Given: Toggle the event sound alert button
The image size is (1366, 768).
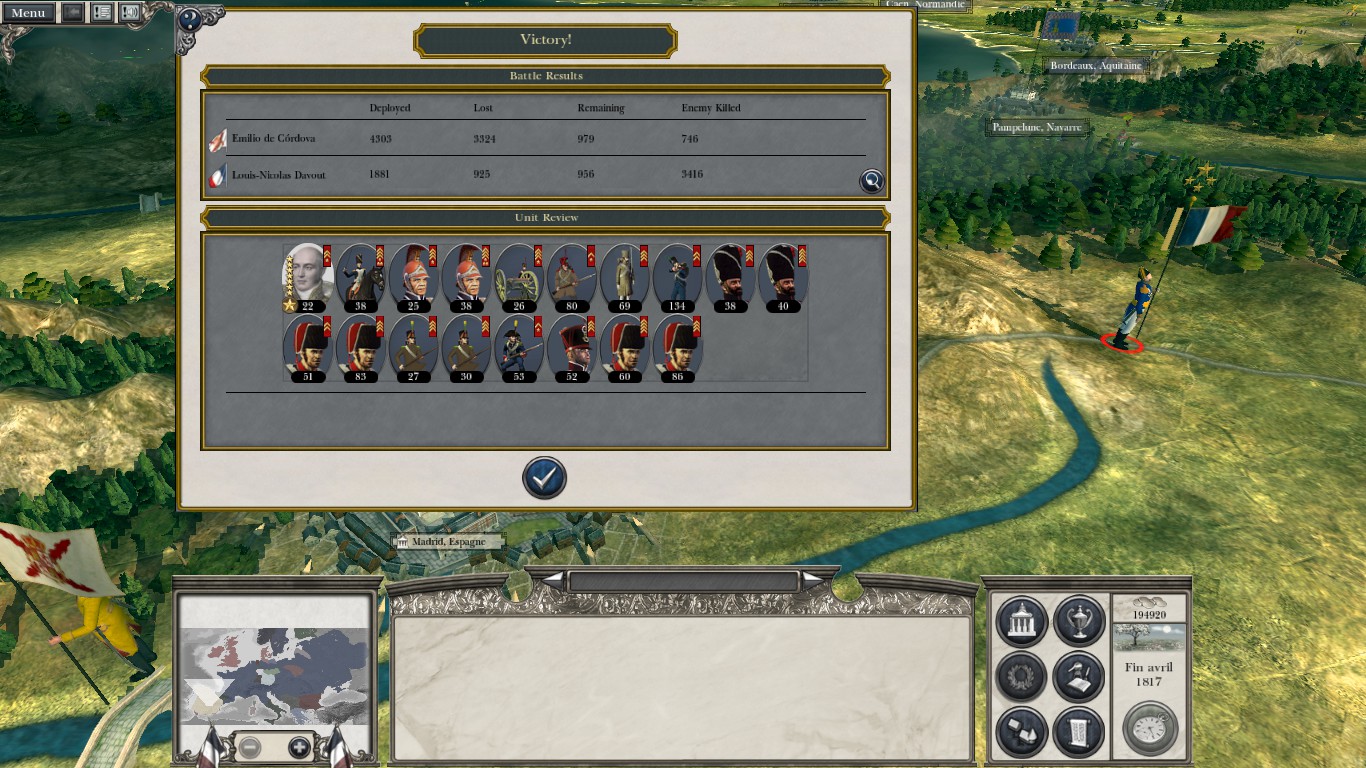Looking at the screenshot, I should point(130,13).
